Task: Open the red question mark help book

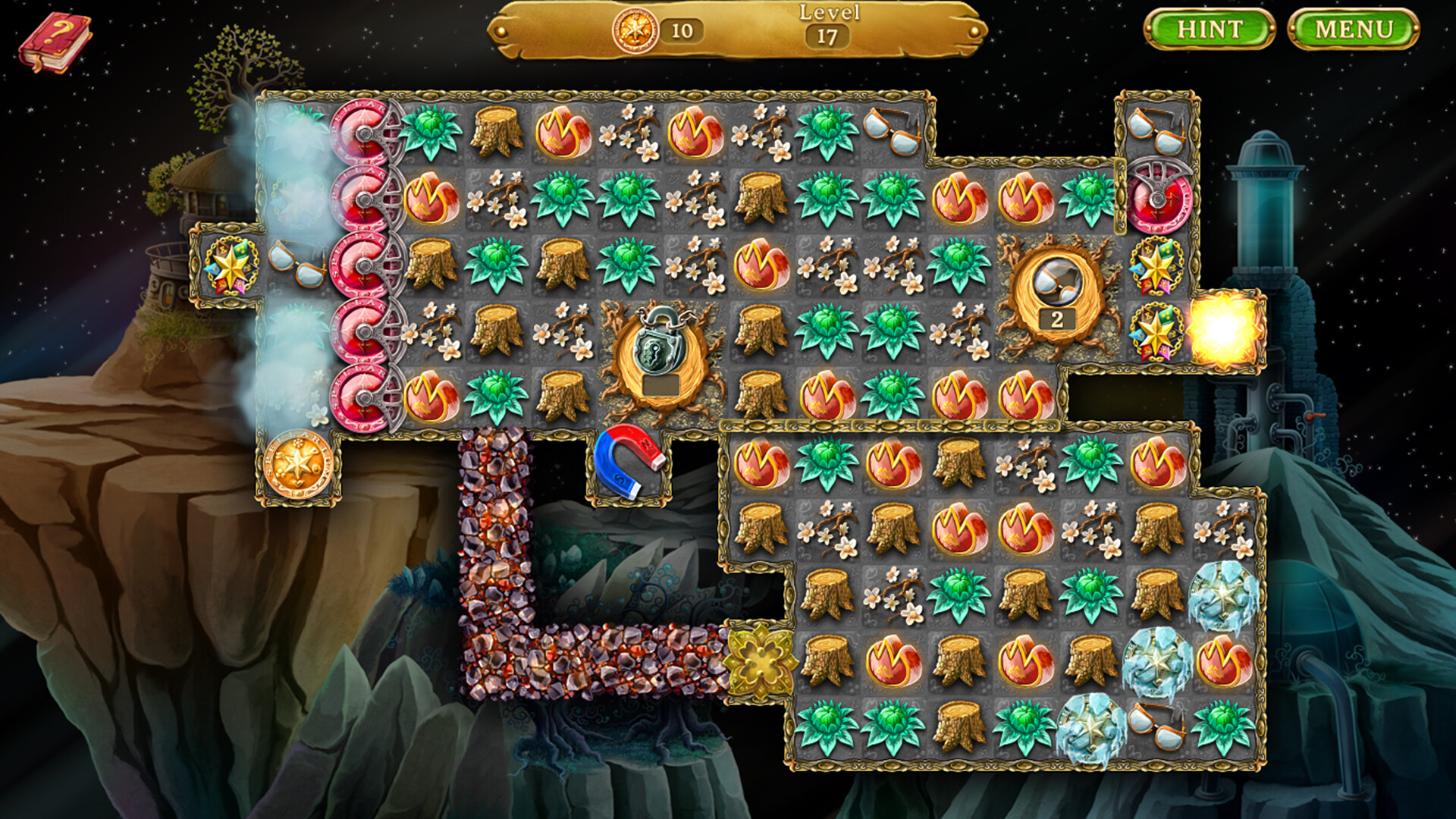Action: [x=52, y=36]
